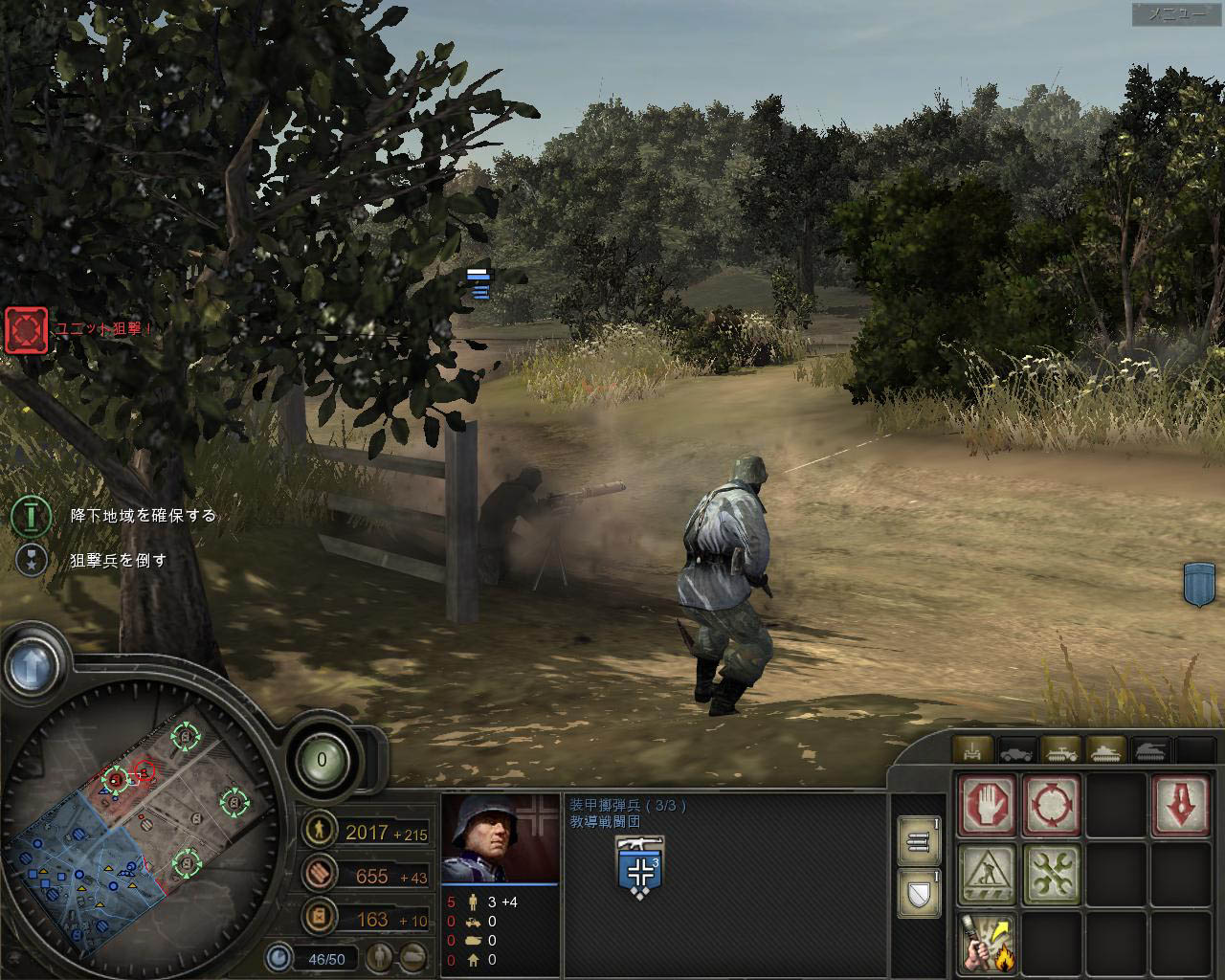Use the crossed wrenches repair ability
This screenshot has height=980, width=1225.
pyautogui.click(x=1052, y=874)
